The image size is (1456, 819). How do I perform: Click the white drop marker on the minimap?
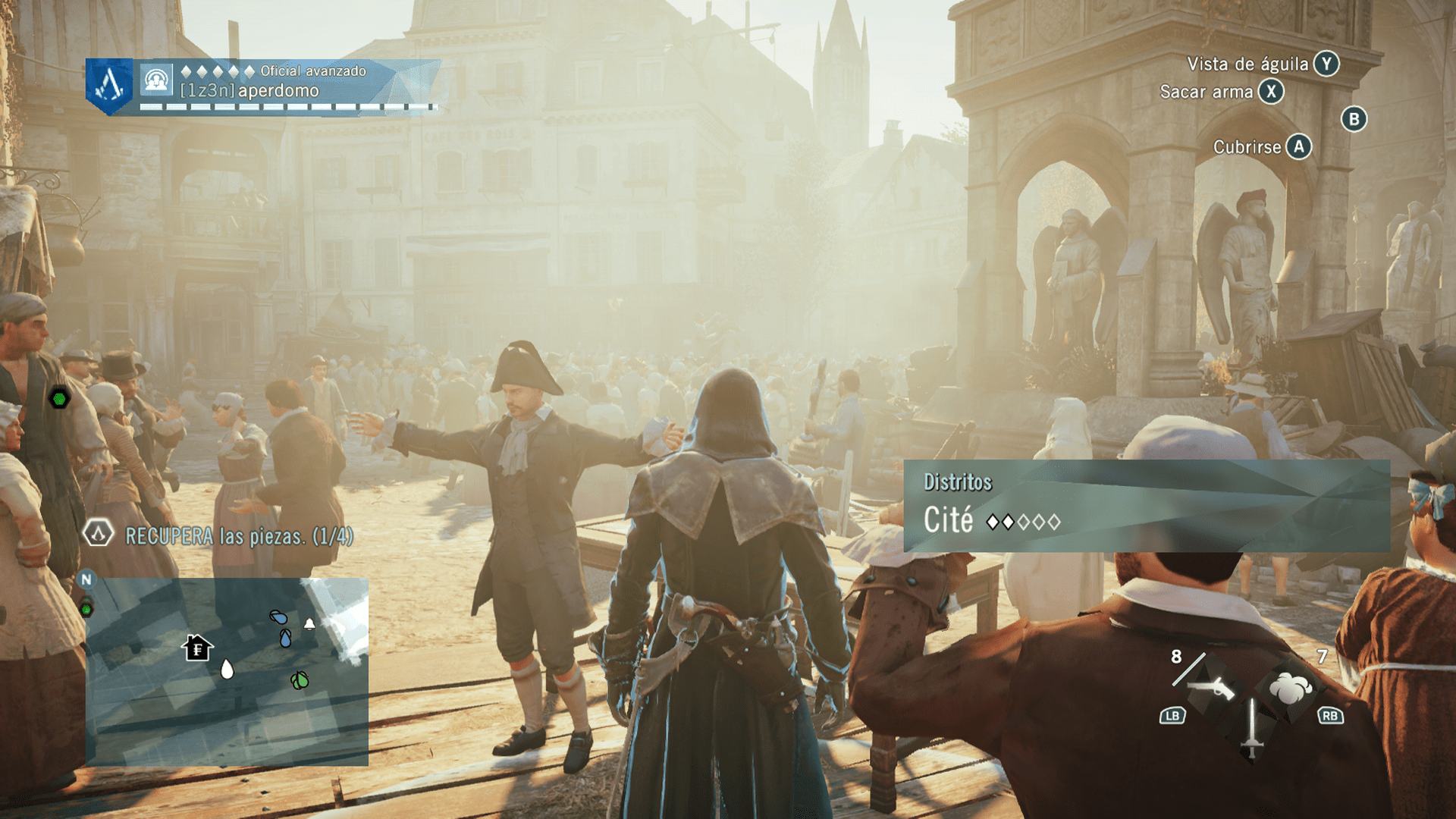click(227, 669)
